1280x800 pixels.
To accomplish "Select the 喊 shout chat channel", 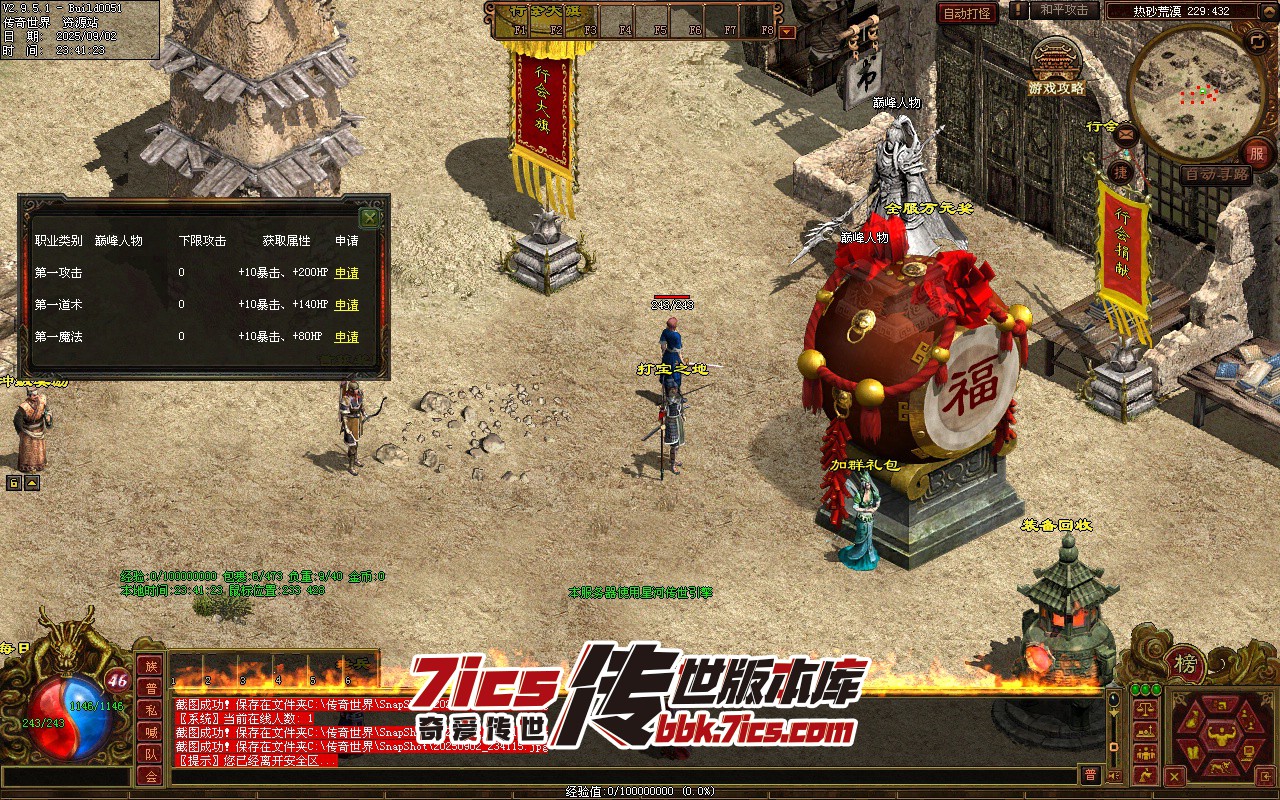I will (150, 732).
